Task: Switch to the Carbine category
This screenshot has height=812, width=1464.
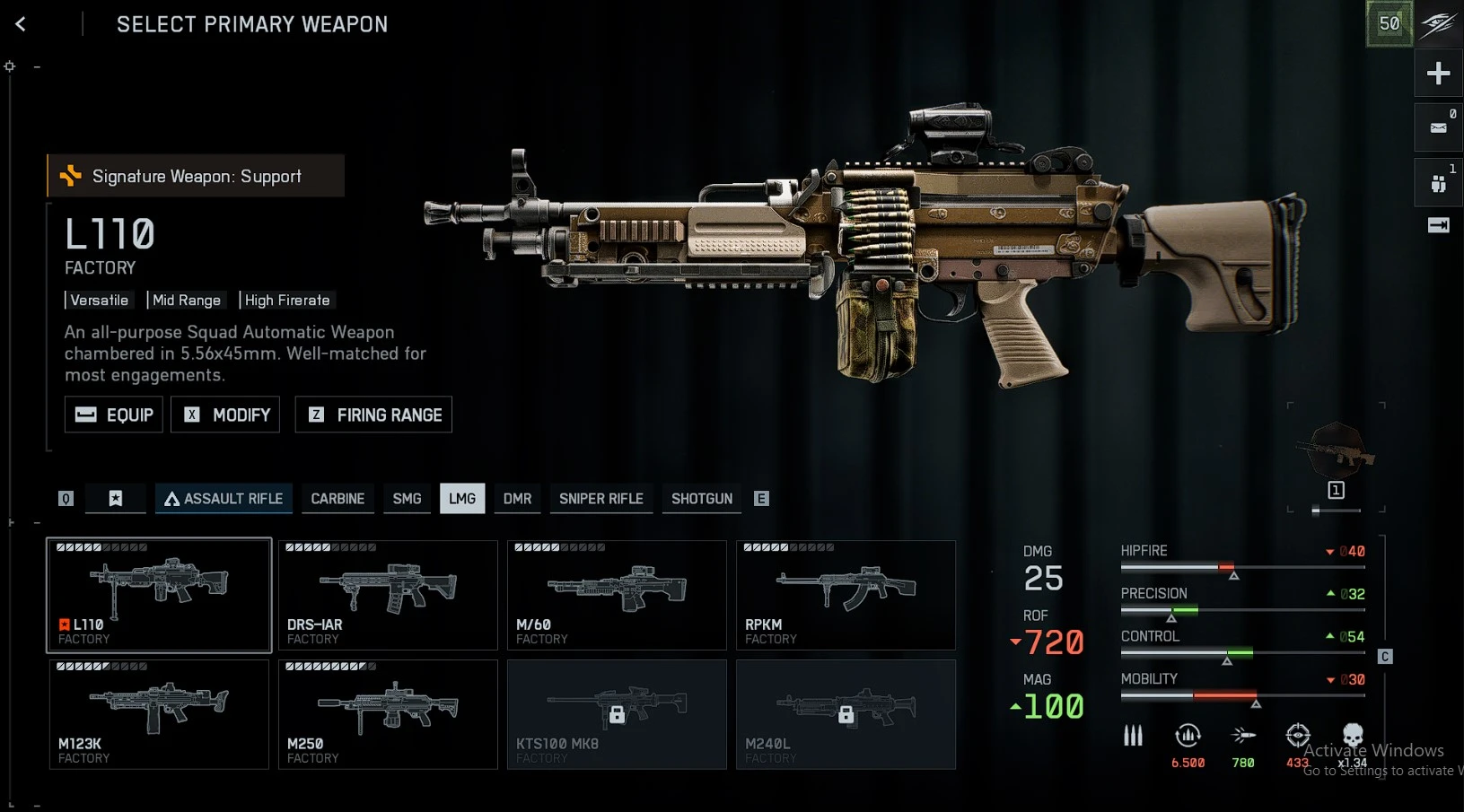Action: (x=338, y=499)
